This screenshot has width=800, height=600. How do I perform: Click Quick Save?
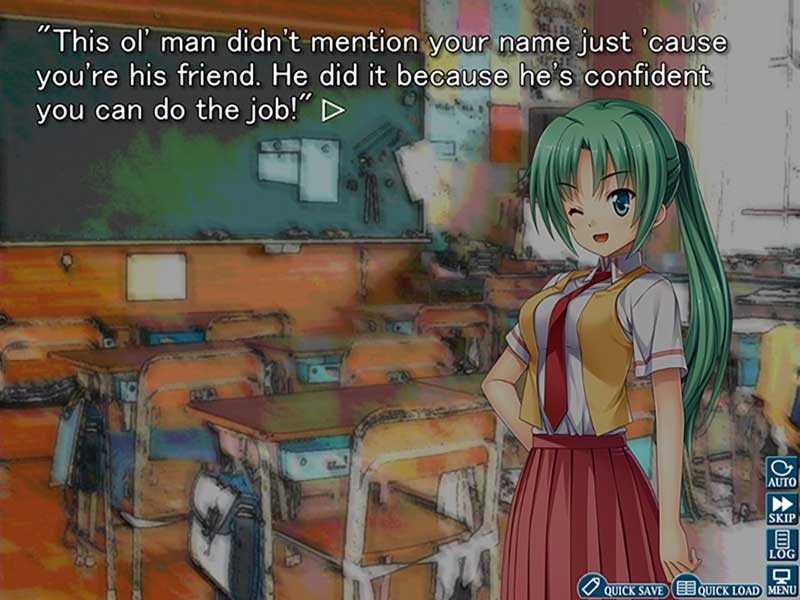pos(621,586)
